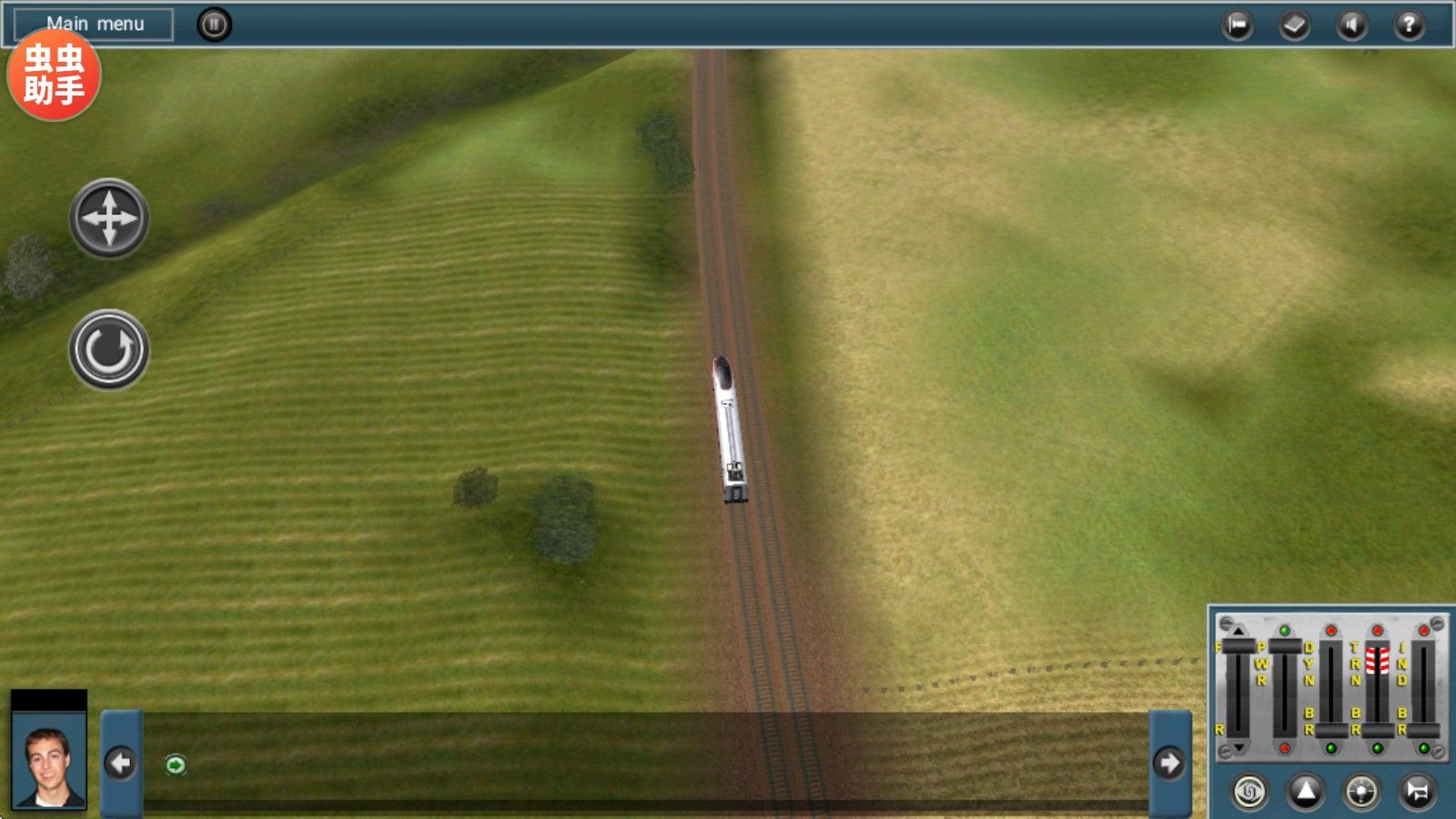
Task: Click the flag icon in top bar
Action: pyautogui.click(x=1237, y=25)
